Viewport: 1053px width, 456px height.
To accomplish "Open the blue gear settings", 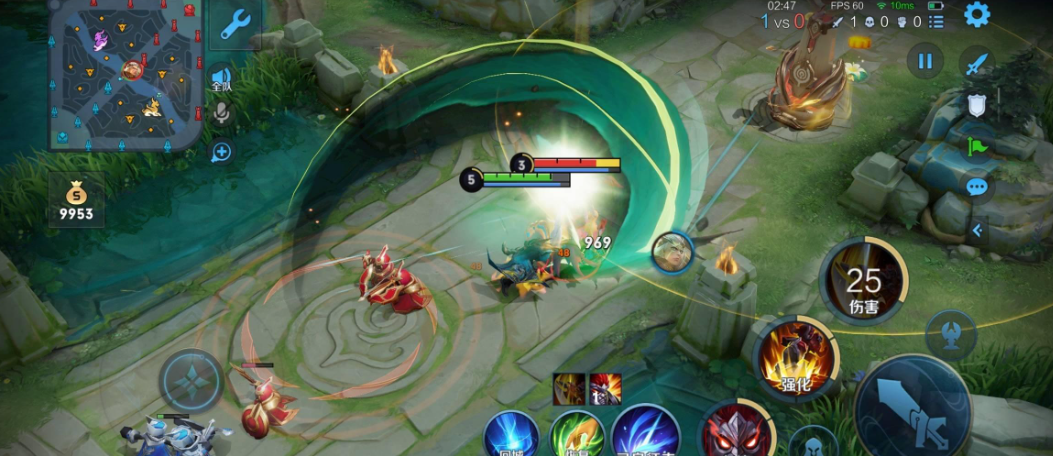I will (976, 15).
